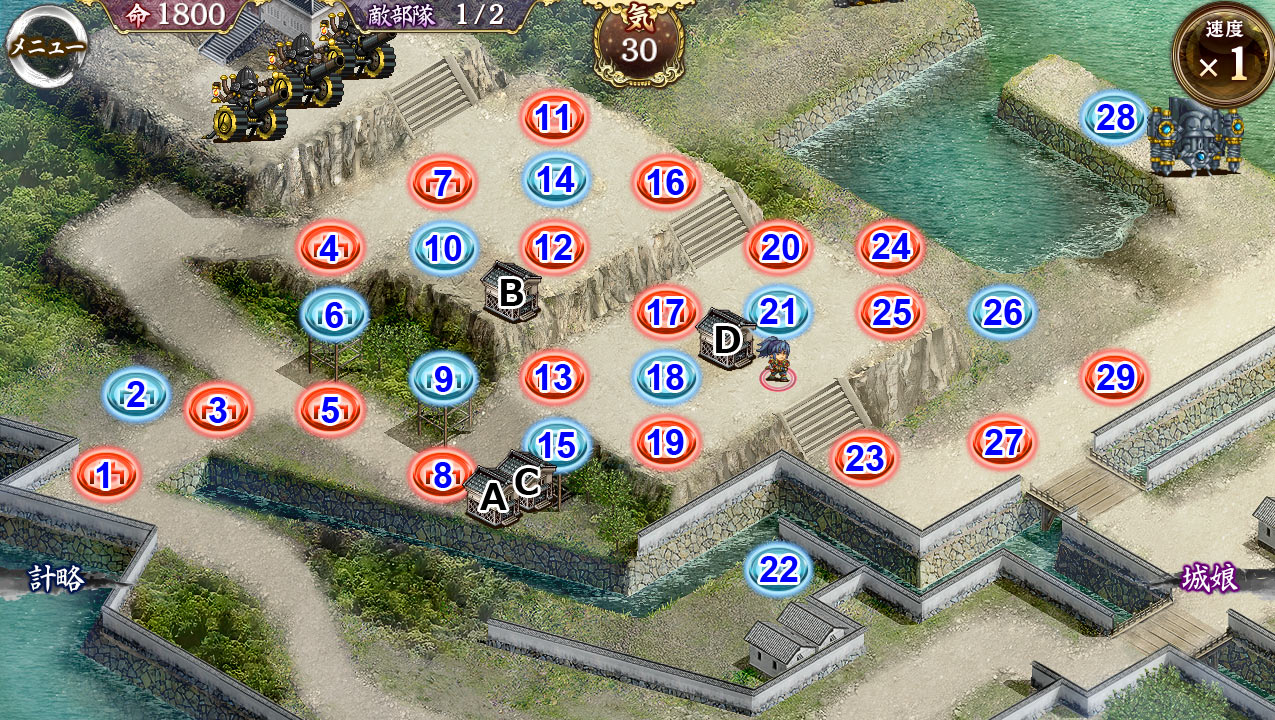The image size is (1275, 720).
Task: Select red deployment tile 7
Action: coord(442,183)
